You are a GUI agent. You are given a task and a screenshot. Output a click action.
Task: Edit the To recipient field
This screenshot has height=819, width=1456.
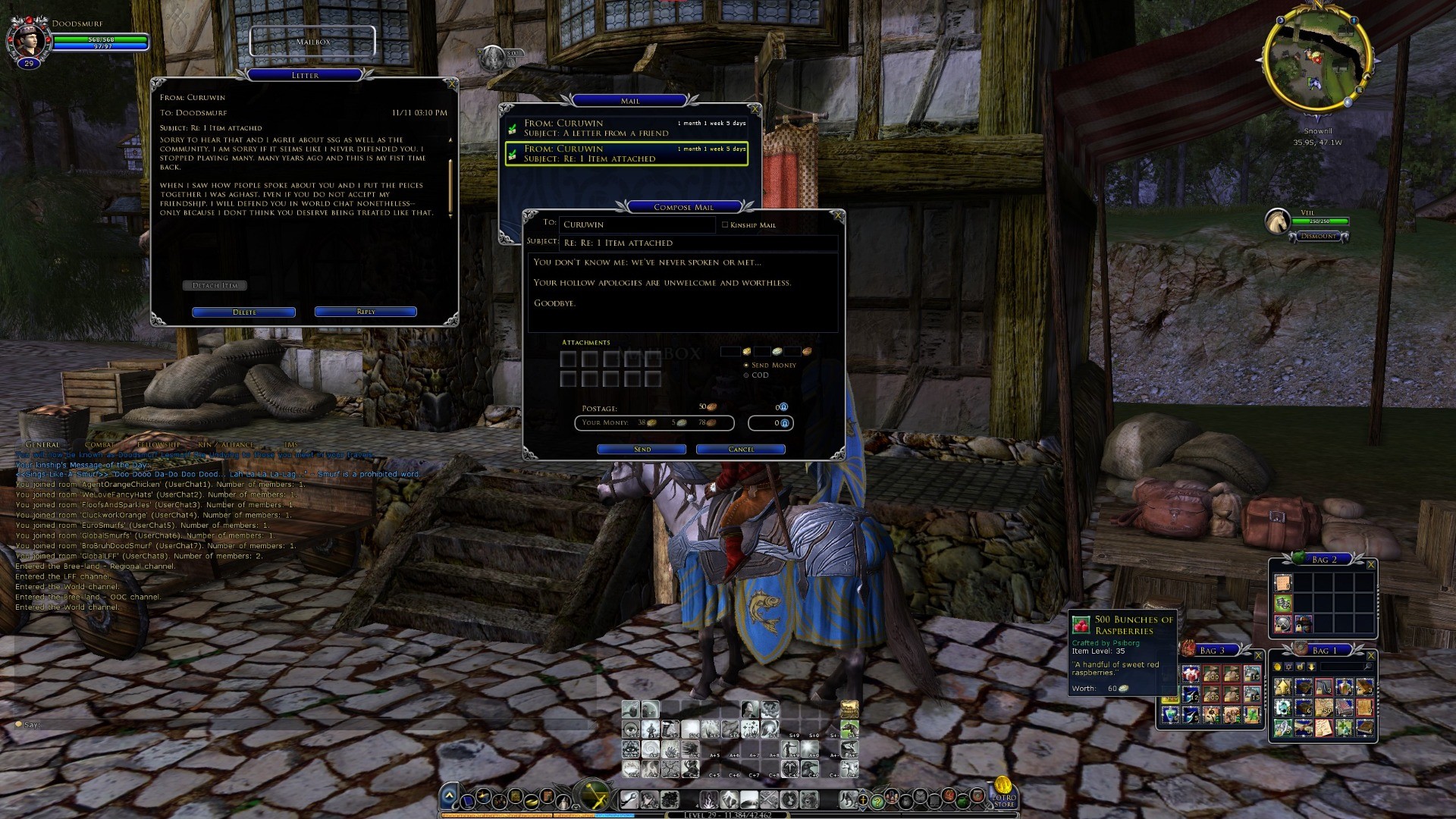click(637, 225)
